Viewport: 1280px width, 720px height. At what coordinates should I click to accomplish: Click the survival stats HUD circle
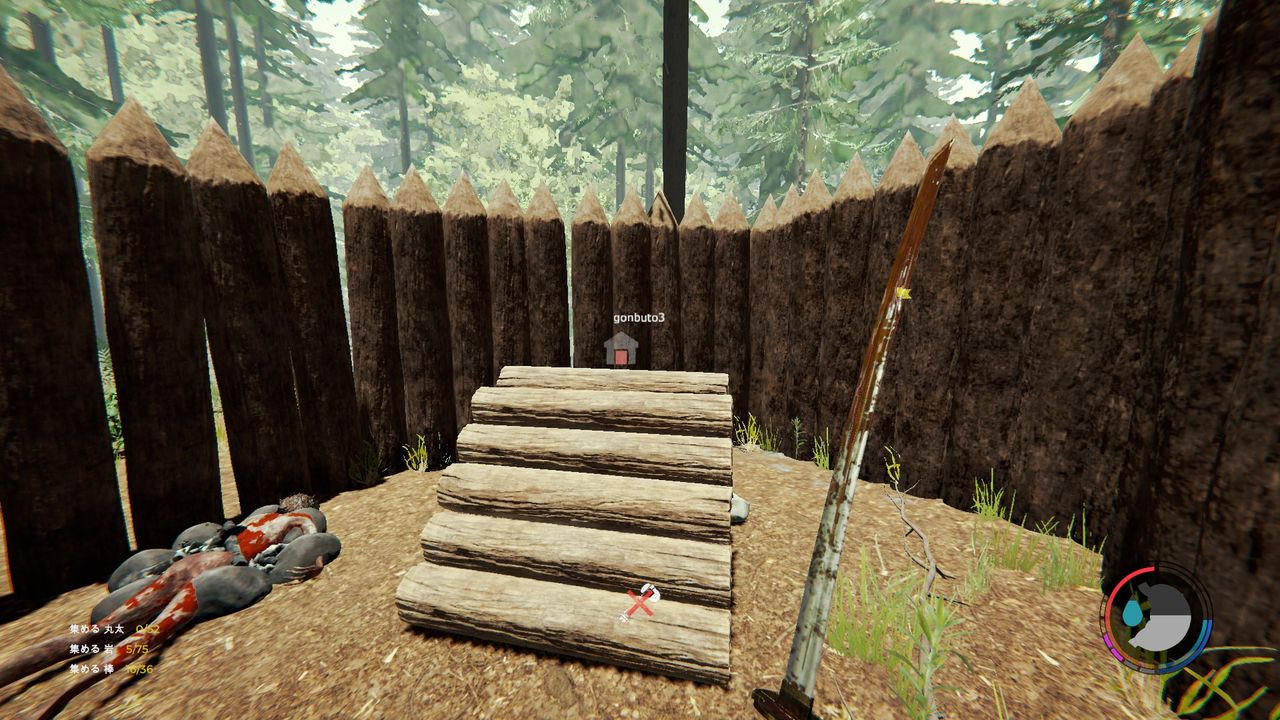[x=1158, y=618]
